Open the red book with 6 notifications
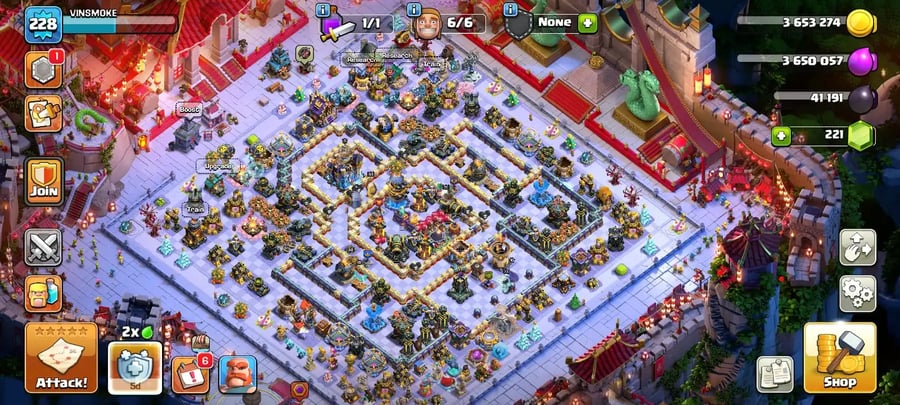This screenshot has width=900, height=405. tap(188, 374)
